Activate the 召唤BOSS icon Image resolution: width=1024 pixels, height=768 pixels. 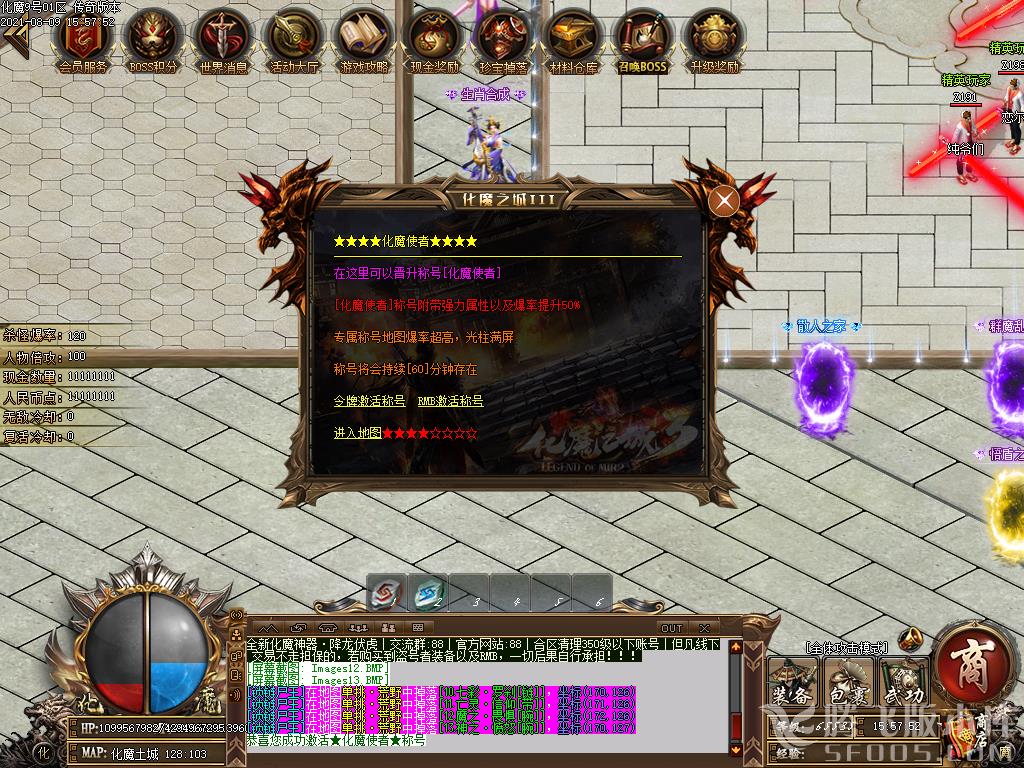pos(642,37)
